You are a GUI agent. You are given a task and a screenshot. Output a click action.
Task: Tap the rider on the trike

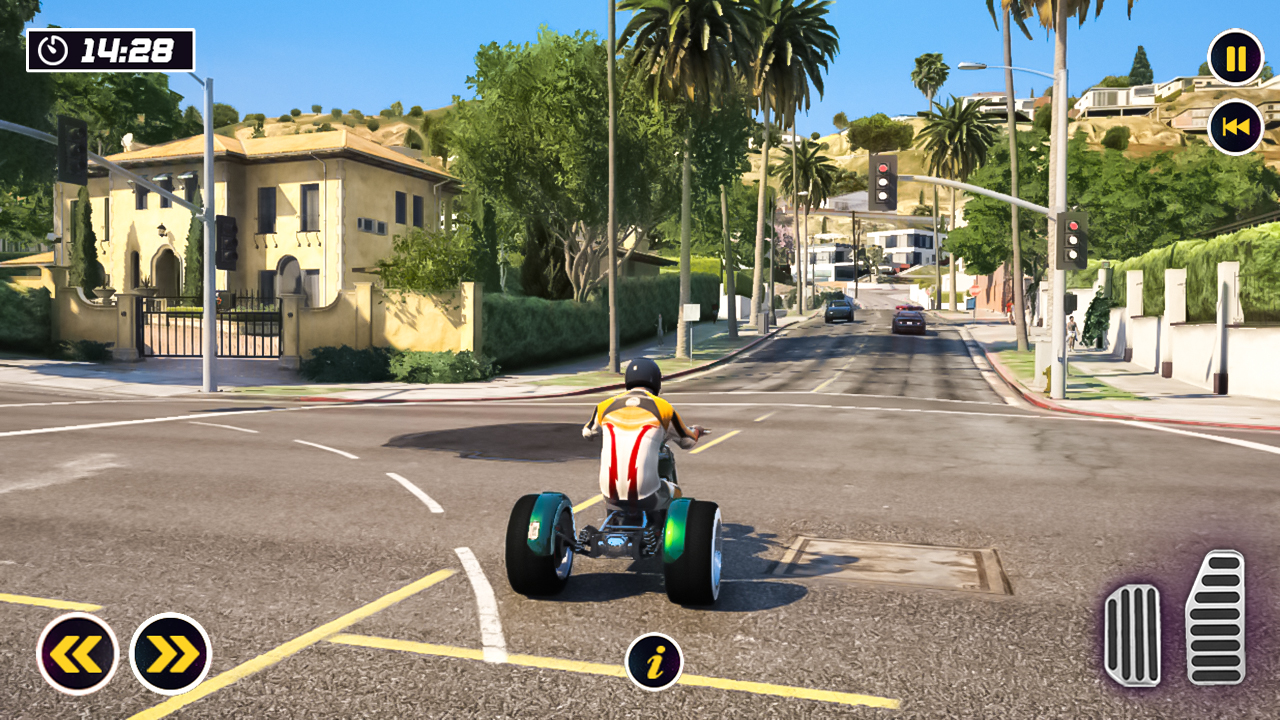pos(630,440)
